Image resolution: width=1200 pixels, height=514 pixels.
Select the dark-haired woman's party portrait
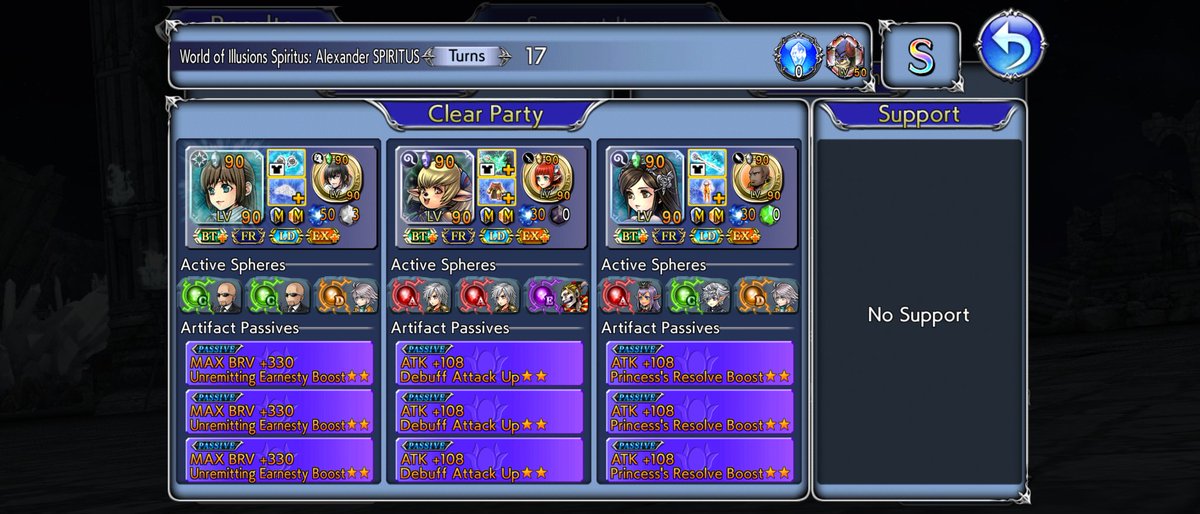pos(645,187)
